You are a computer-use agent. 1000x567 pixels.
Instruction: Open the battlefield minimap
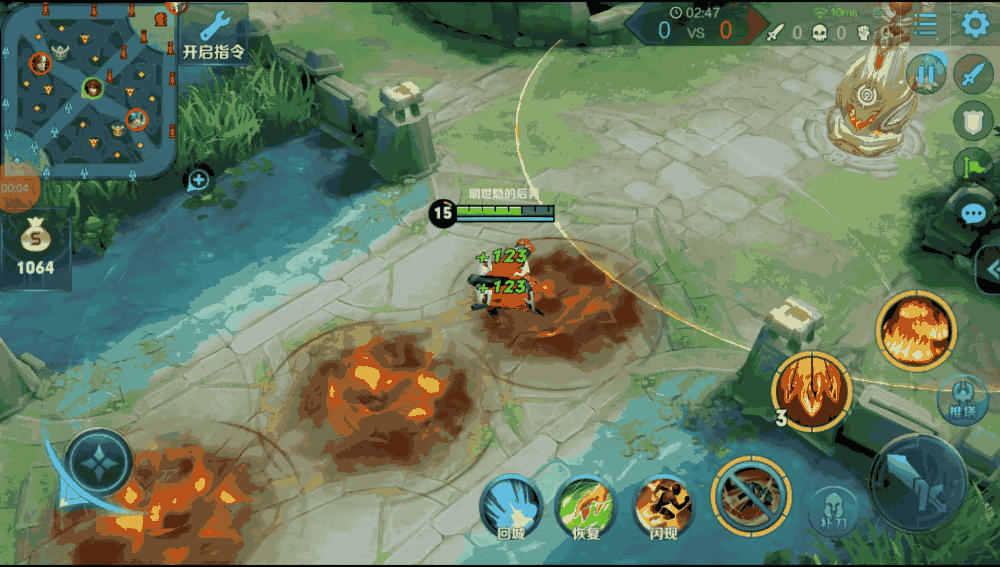pyautogui.click(x=89, y=88)
